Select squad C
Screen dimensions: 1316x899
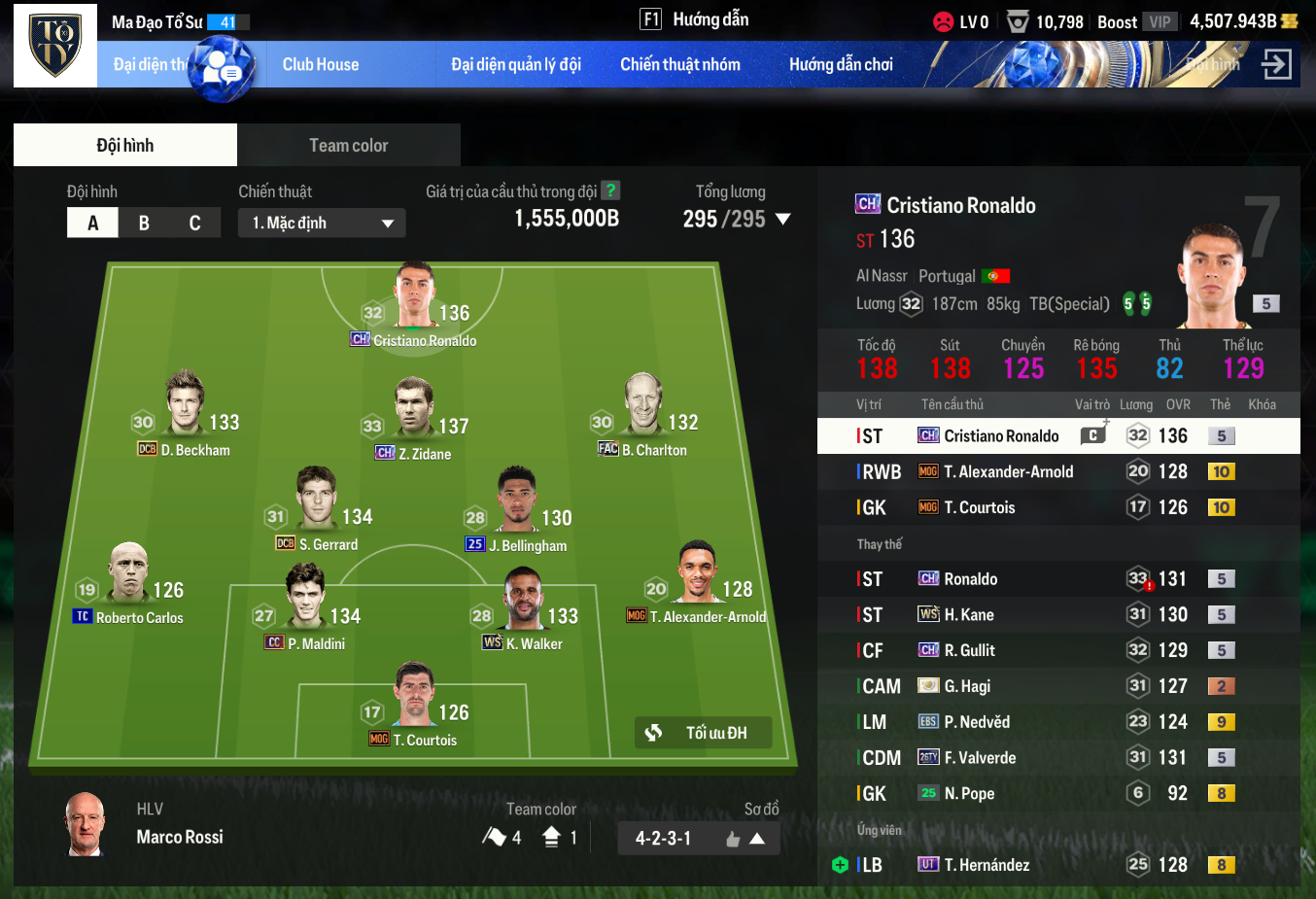click(x=194, y=223)
